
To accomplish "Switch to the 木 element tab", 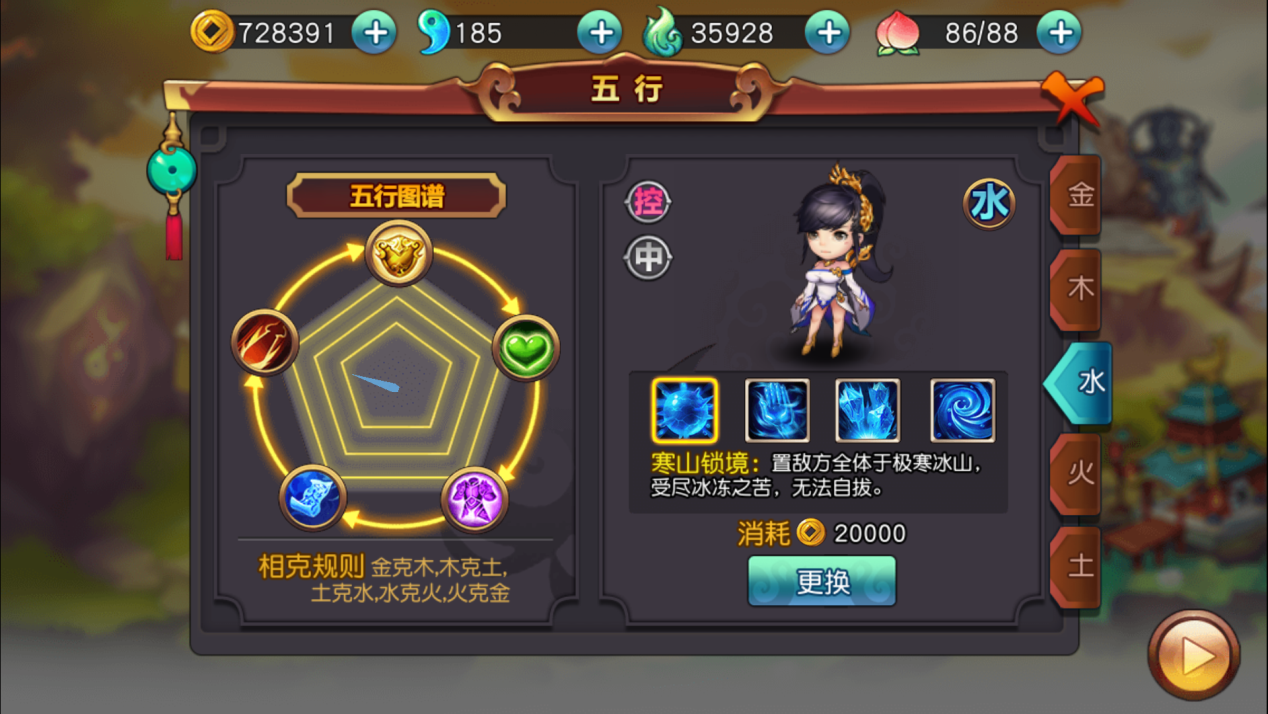I will (1078, 289).
